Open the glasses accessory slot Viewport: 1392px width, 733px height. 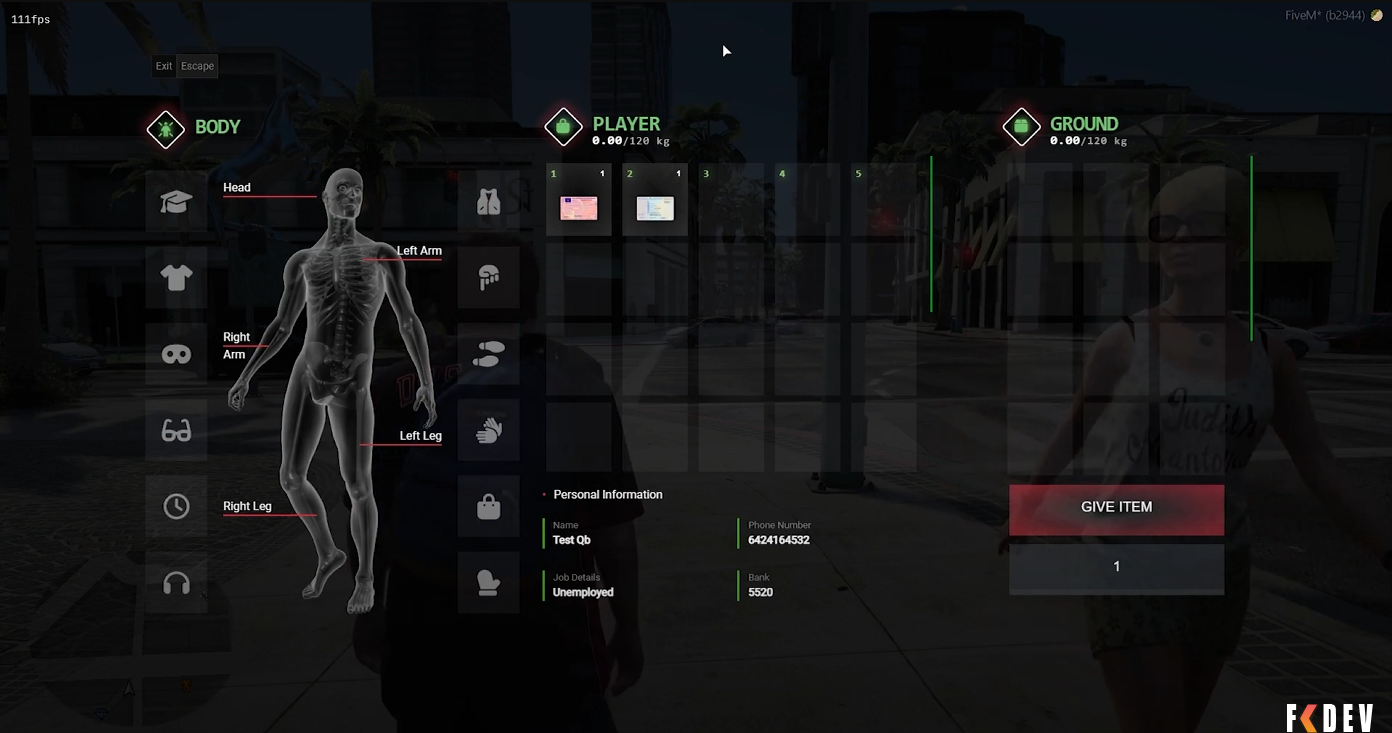176,430
